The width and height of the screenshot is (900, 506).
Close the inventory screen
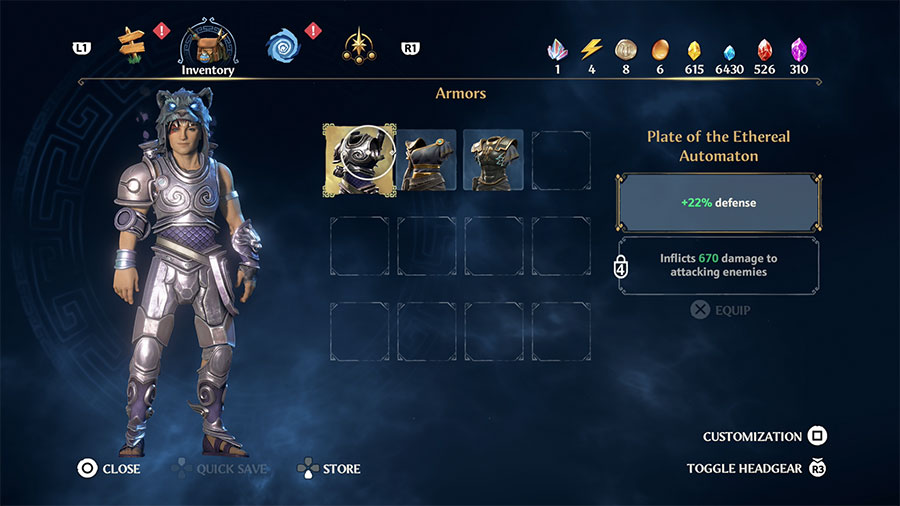point(110,468)
